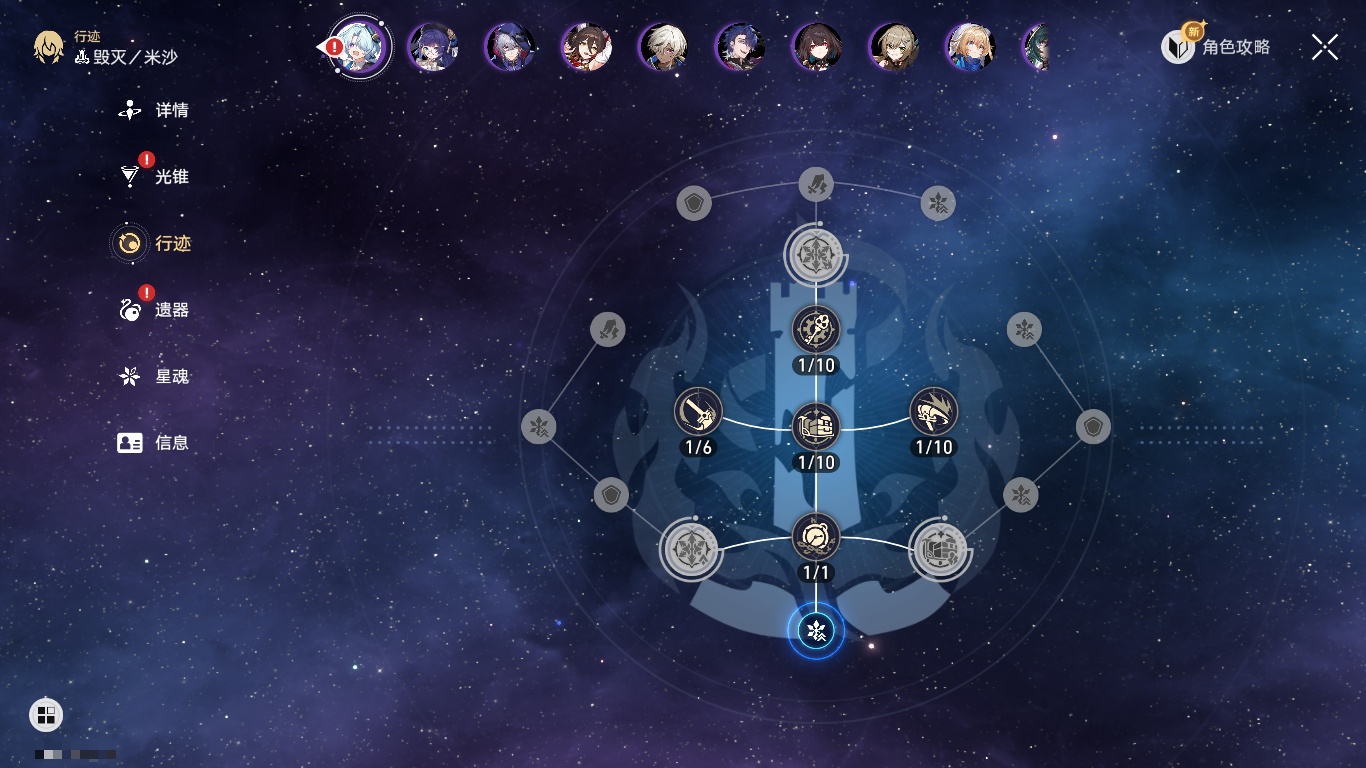Choose the white-haired dark-skinned character portrait
The image size is (1366, 768).
pos(663,47)
